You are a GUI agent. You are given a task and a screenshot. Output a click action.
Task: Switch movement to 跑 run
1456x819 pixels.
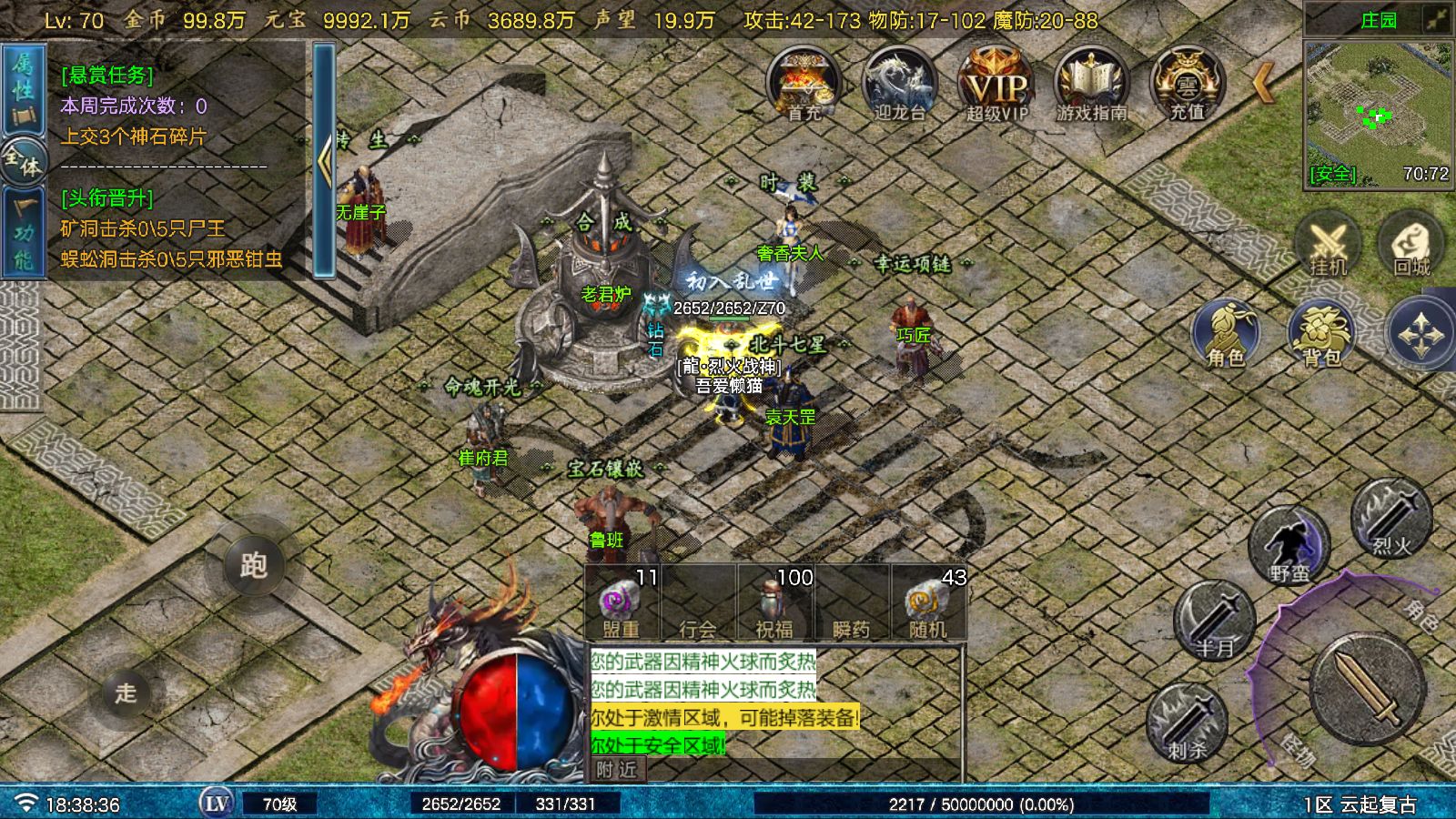[x=254, y=565]
